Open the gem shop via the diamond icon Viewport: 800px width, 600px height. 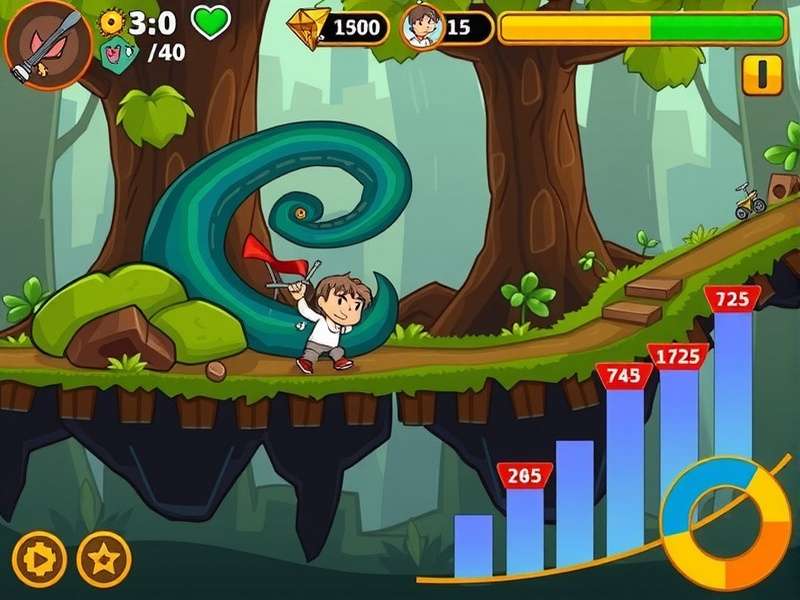(x=309, y=28)
